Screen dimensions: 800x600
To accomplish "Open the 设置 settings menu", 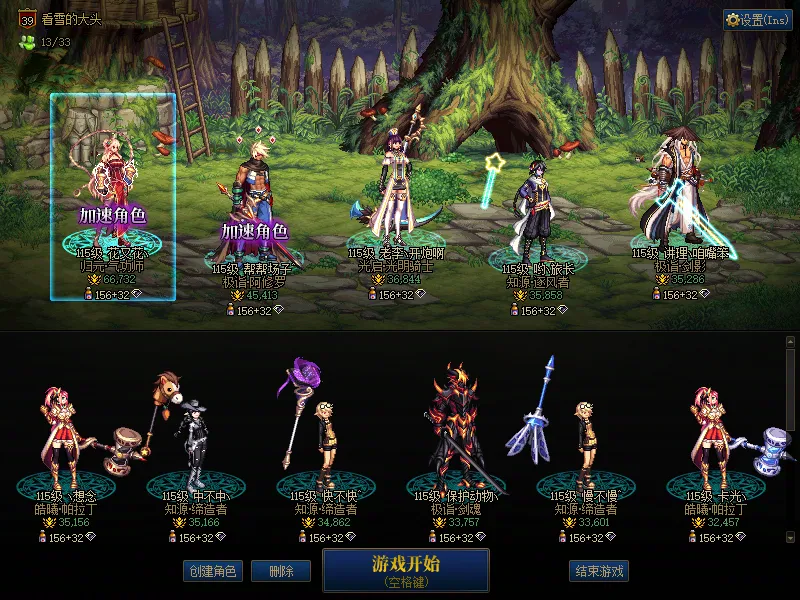I will click(758, 20).
